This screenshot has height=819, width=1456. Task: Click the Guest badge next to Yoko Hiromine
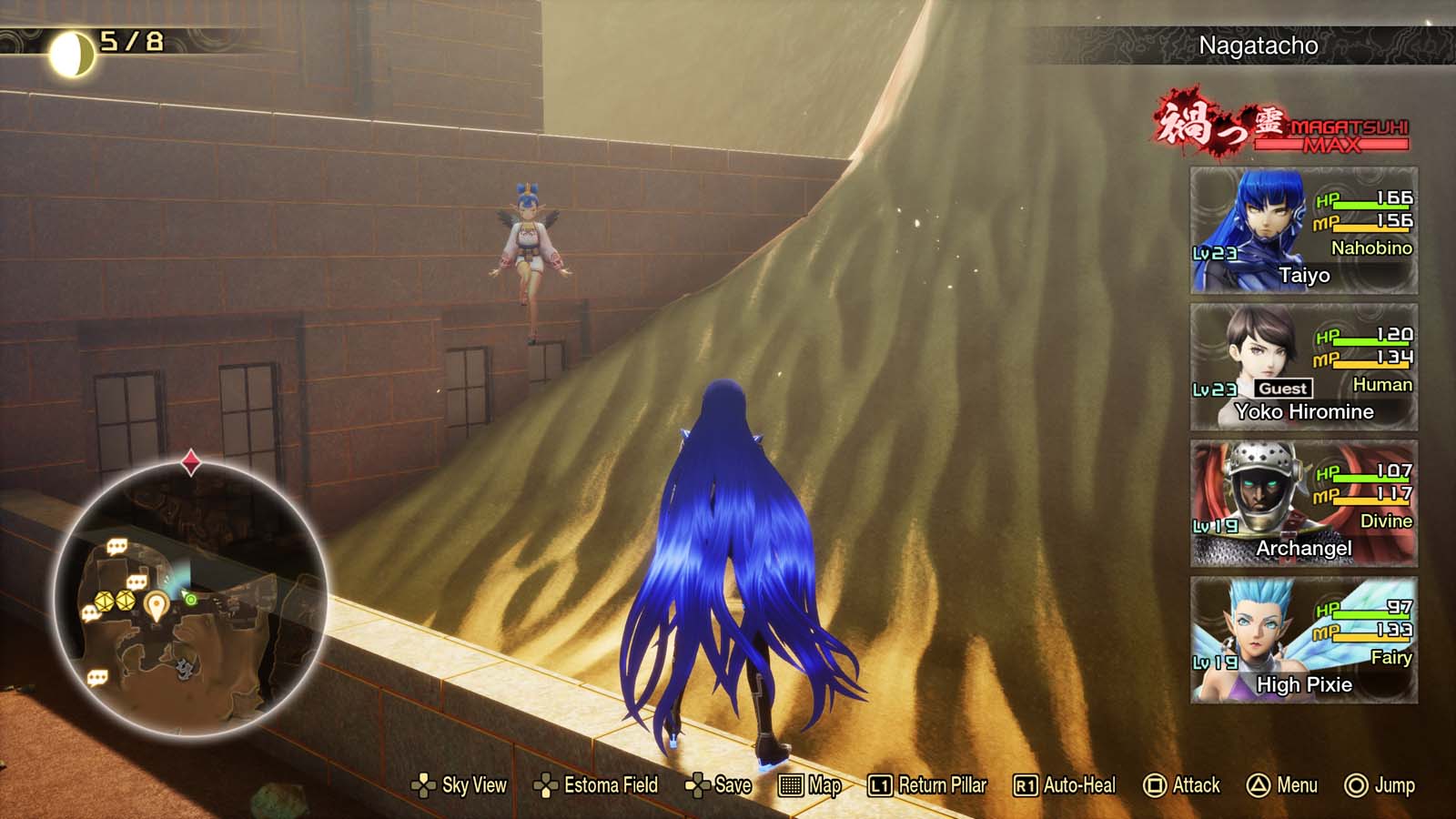(x=1286, y=388)
